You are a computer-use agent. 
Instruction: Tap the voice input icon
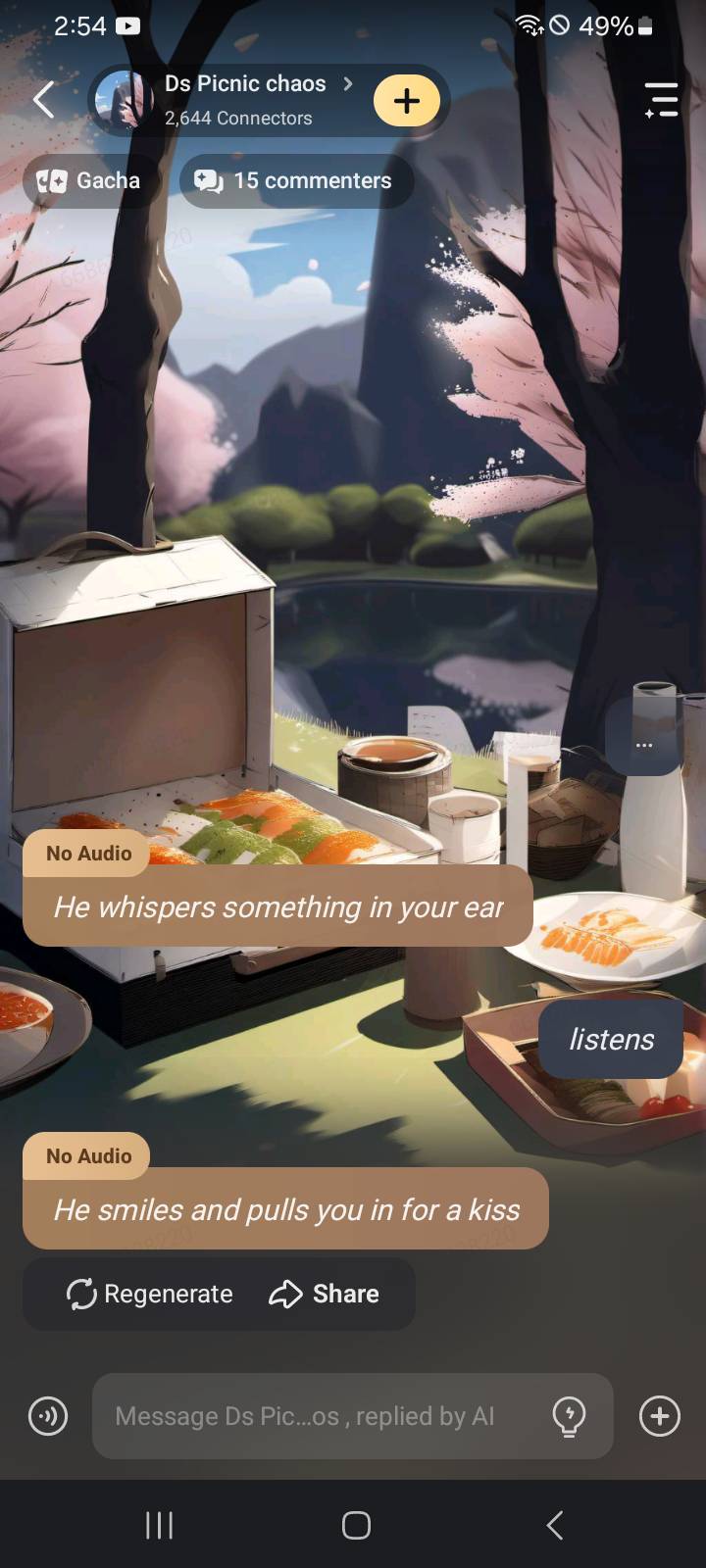pos(48,1416)
